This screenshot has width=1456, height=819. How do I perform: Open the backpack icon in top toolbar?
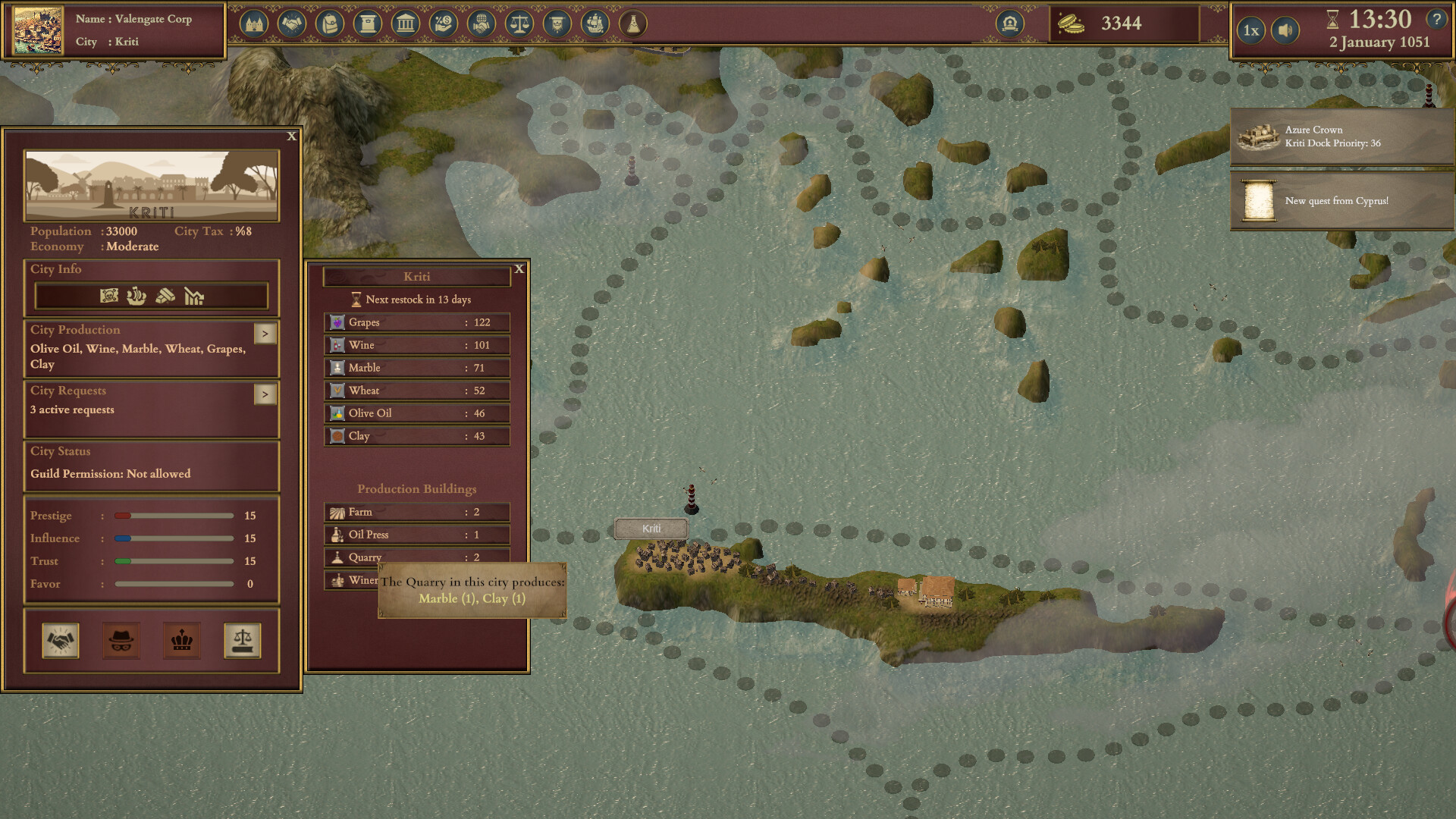pyautogui.click(x=330, y=24)
